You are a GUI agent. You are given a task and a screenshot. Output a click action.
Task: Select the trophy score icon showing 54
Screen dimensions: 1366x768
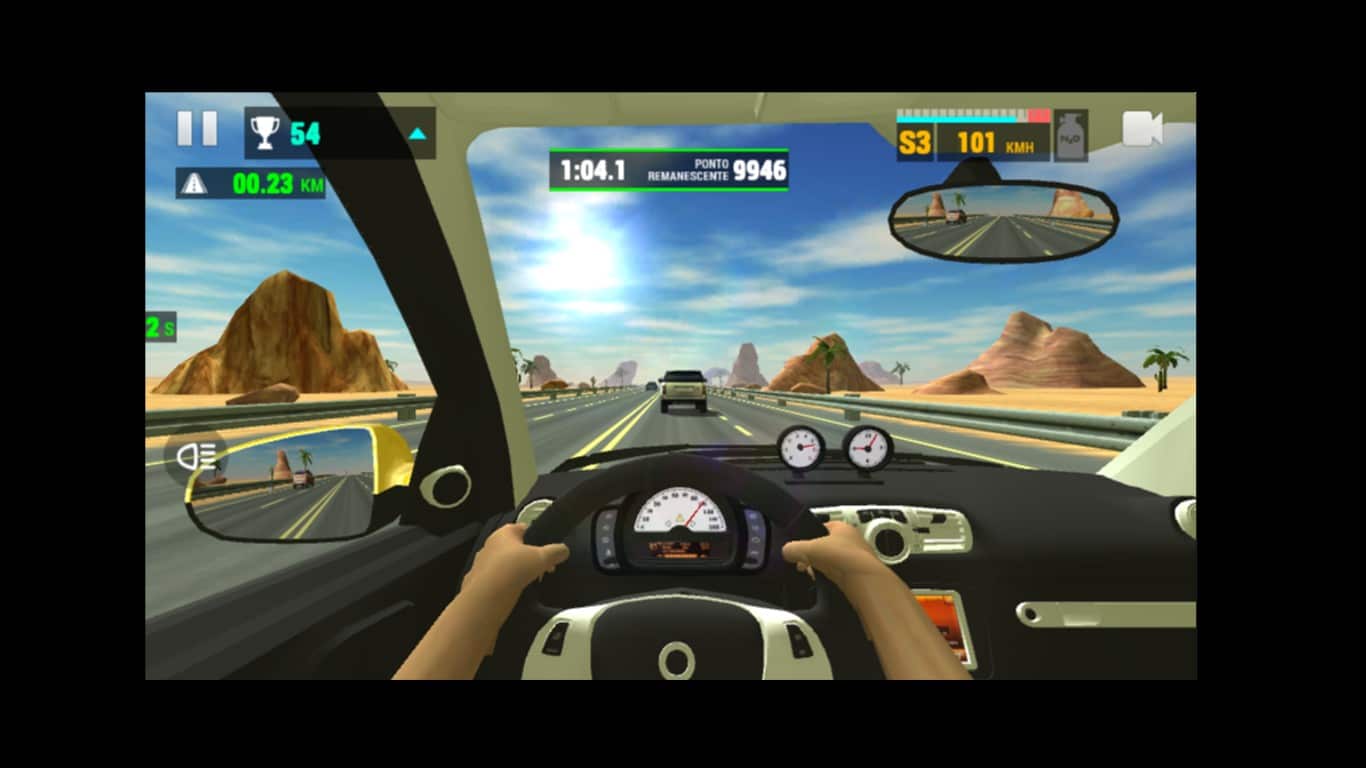click(266, 129)
